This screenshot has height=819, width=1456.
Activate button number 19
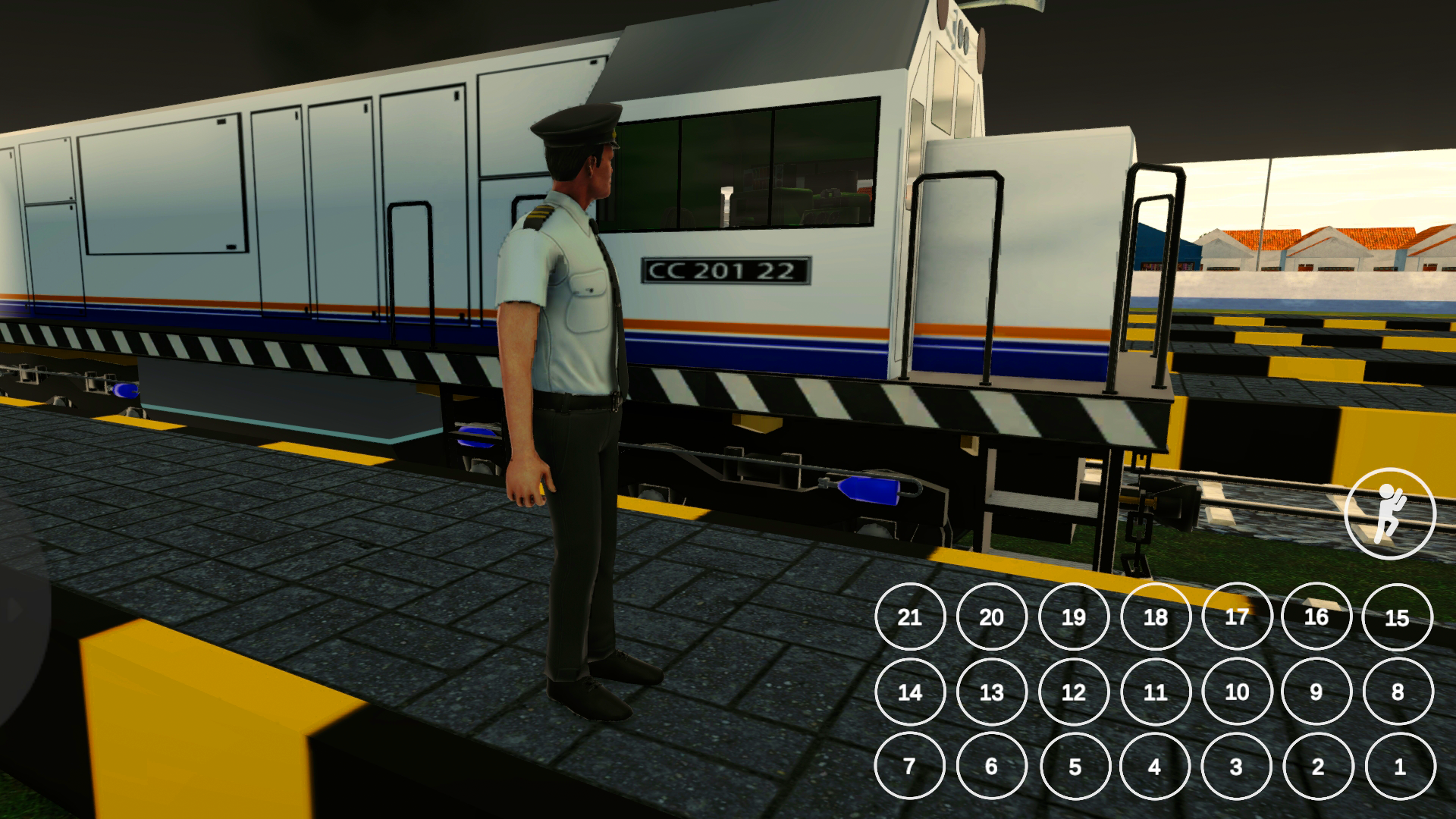click(x=1074, y=617)
